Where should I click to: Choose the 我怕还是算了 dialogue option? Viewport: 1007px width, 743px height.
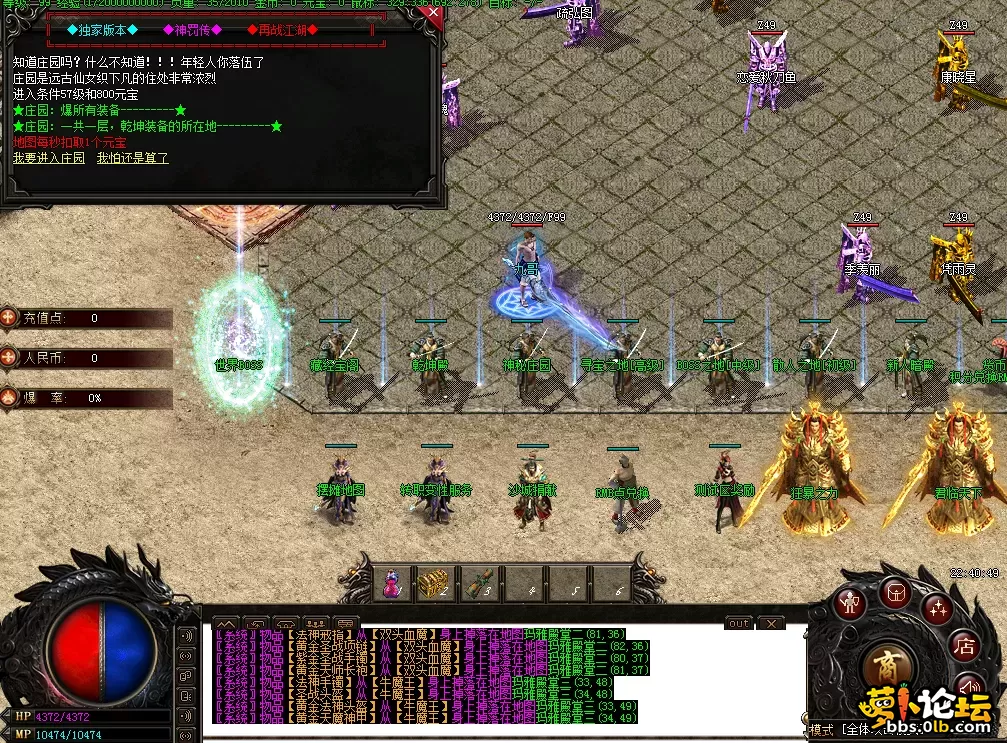click(x=133, y=158)
